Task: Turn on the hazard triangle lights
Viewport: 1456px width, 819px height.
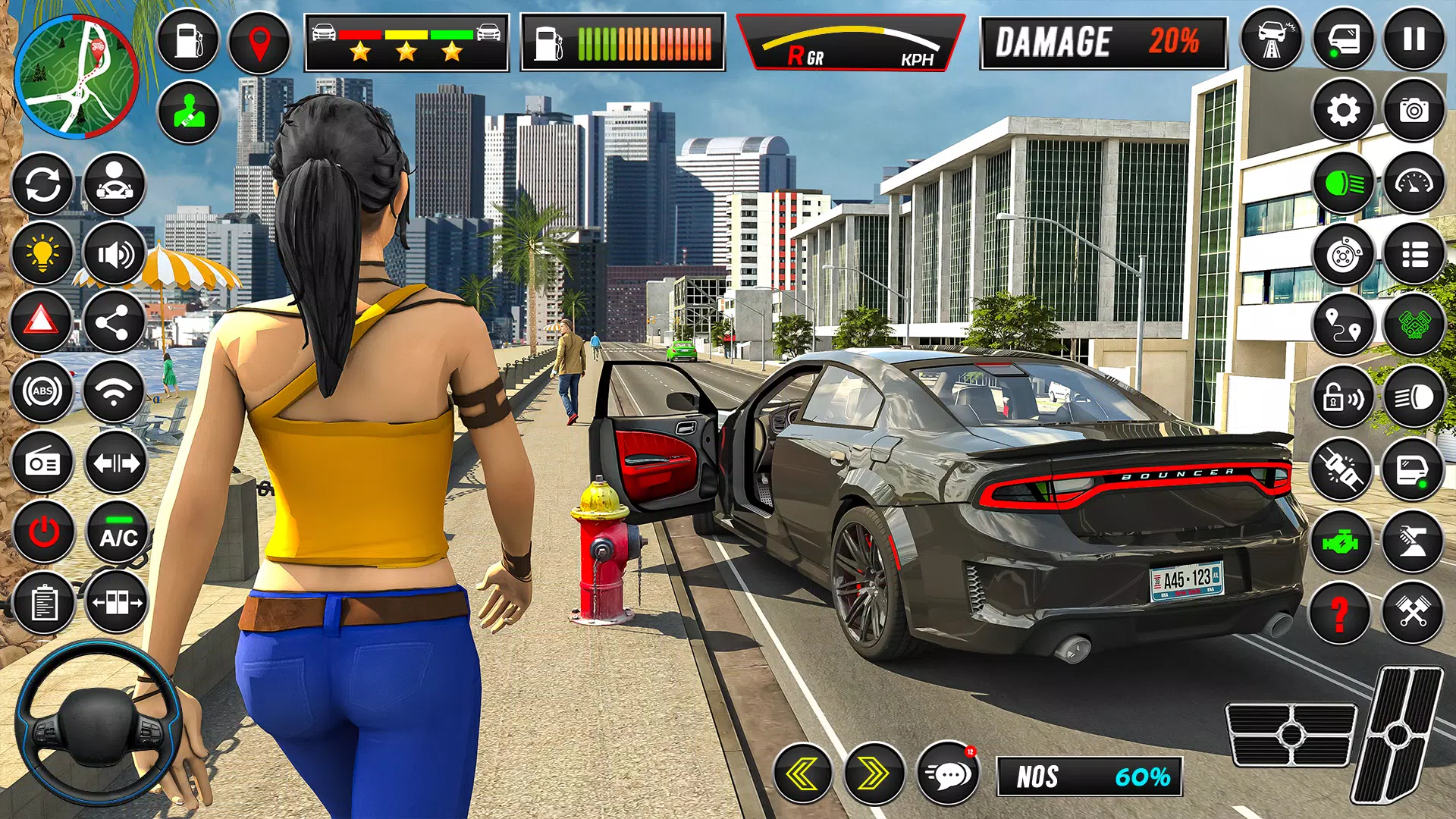Action: point(42,322)
